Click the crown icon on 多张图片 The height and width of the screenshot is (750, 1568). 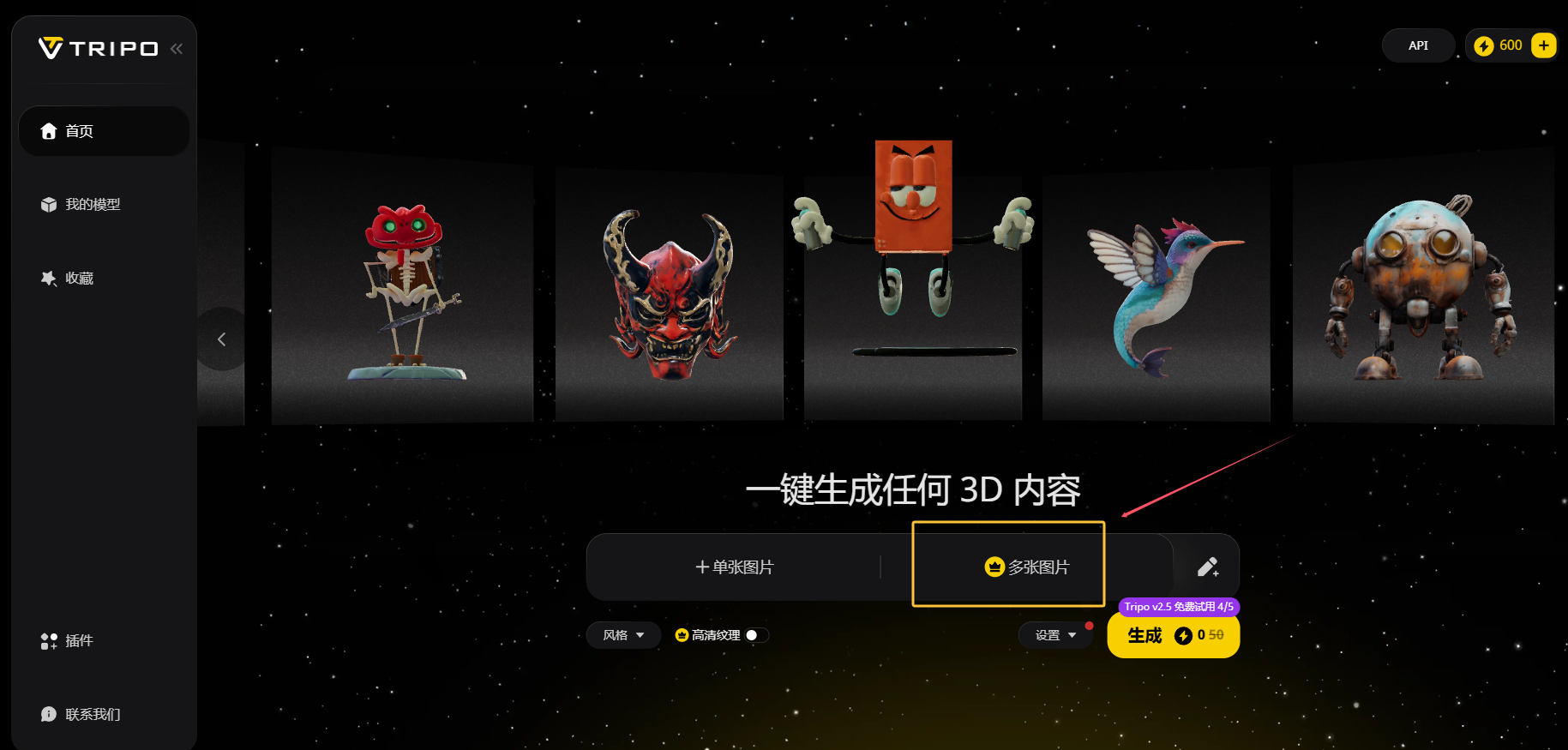click(x=993, y=567)
